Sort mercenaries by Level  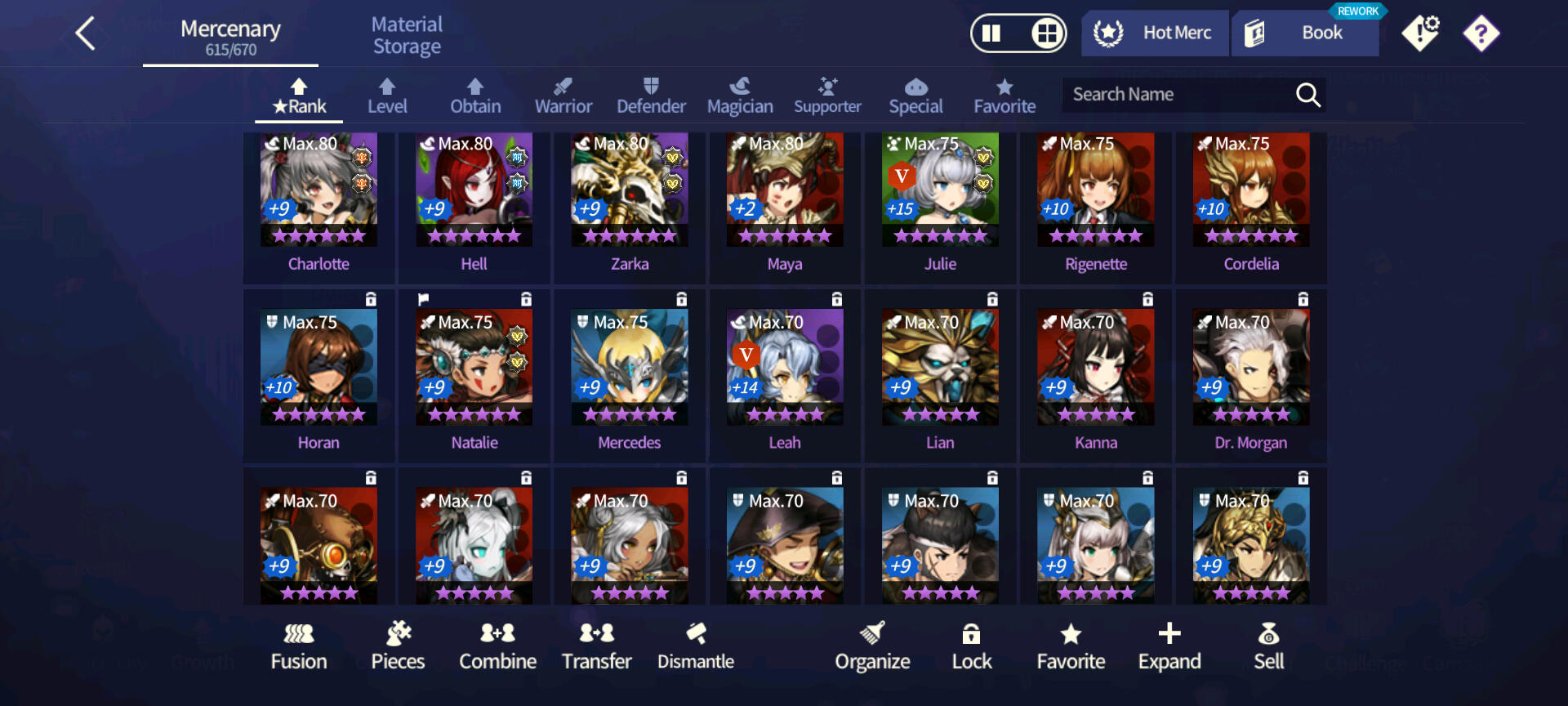click(387, 96)
